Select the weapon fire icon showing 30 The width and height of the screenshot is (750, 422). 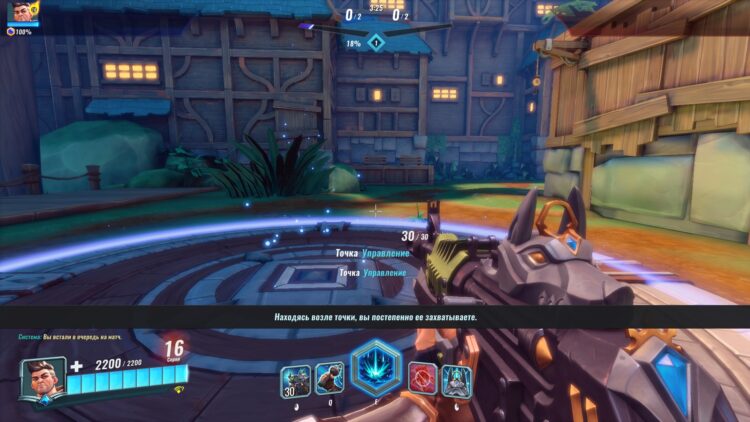pyautogui.click(x=295, y=378)
